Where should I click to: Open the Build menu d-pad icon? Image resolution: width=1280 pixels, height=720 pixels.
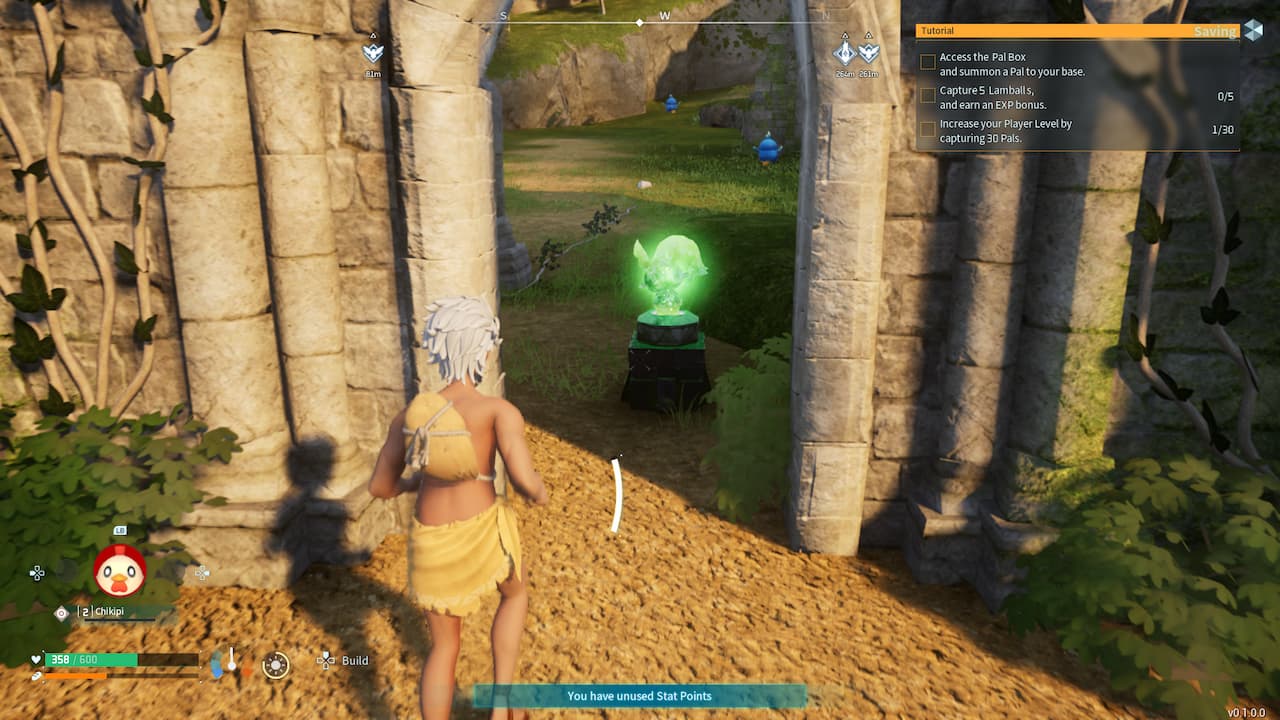click(x=326, y=661)
